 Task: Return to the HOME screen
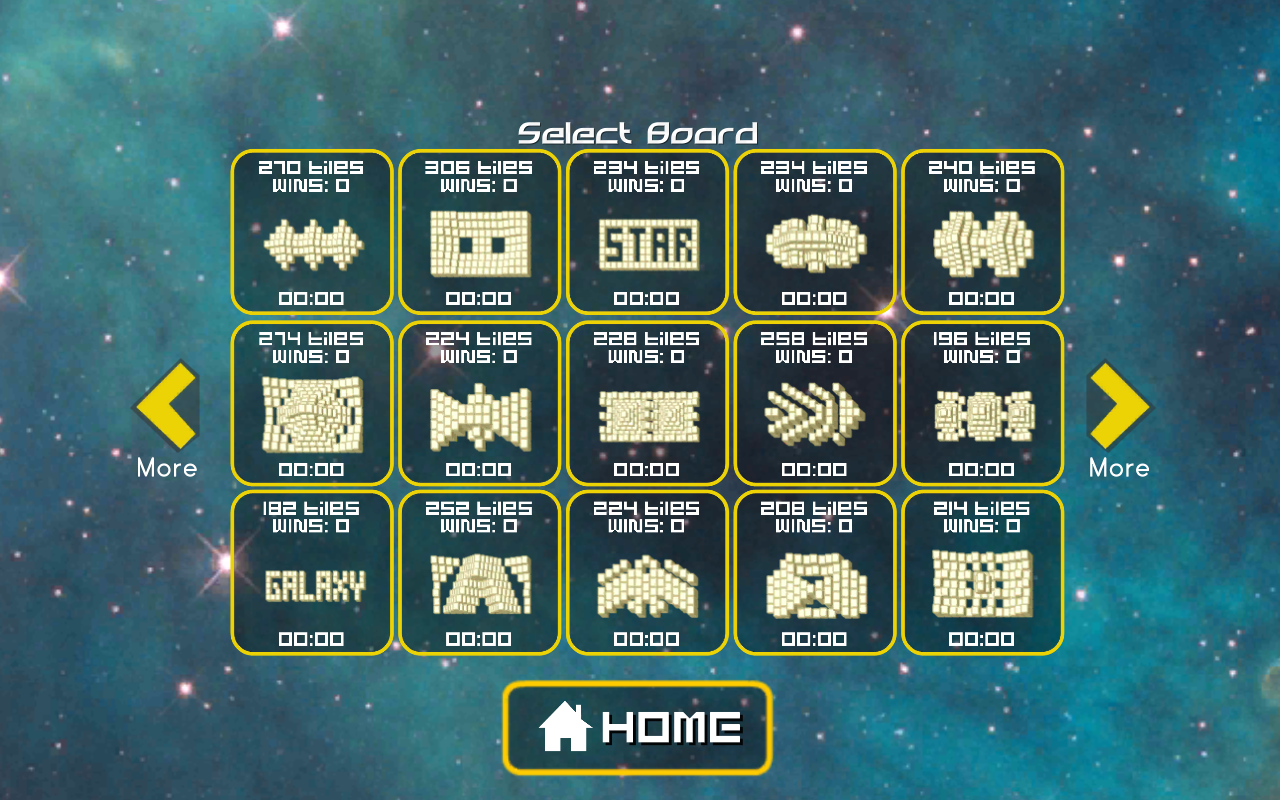tap(637, 727)
